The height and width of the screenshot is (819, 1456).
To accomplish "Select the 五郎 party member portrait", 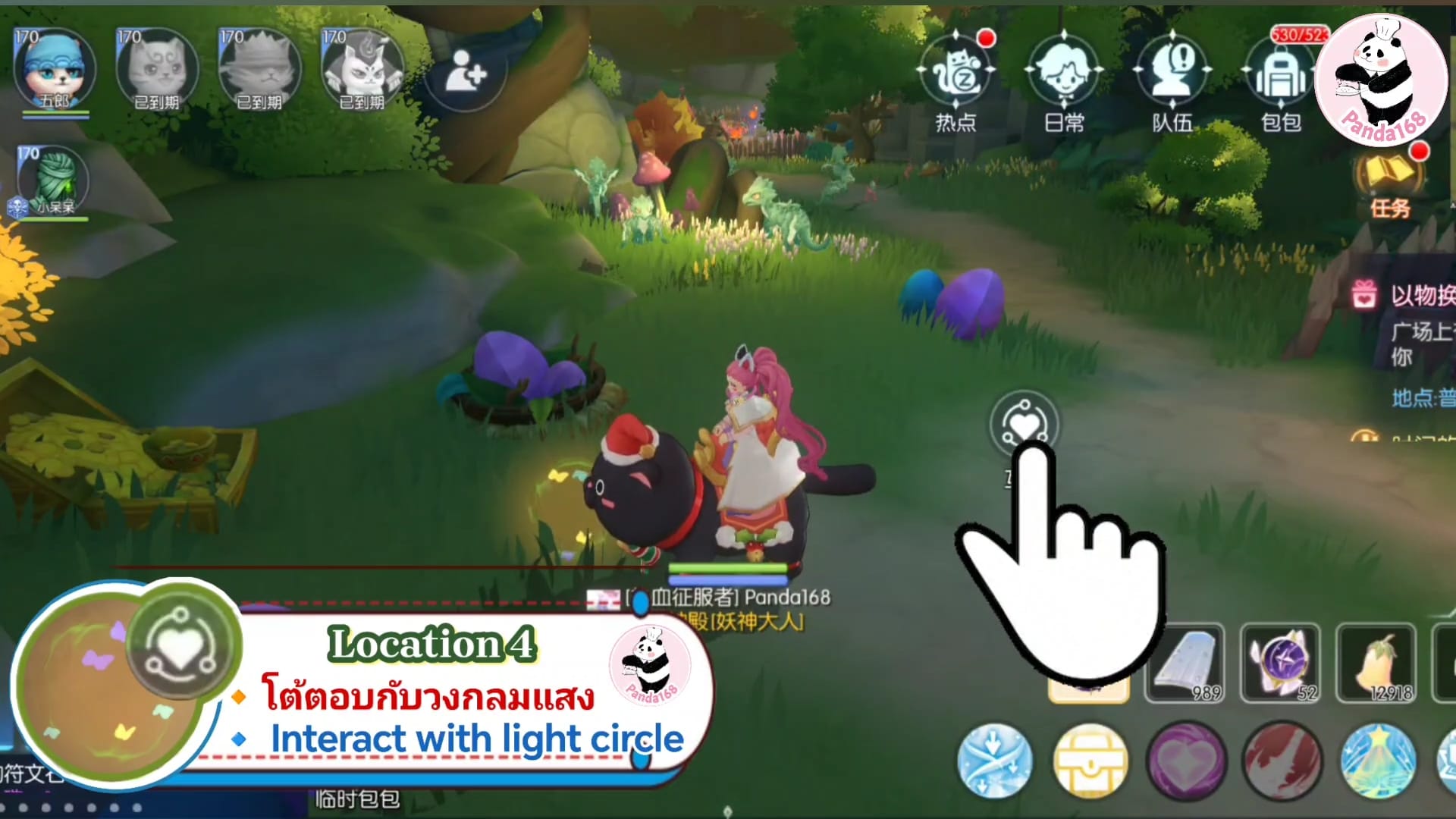I will pos(55,70).
